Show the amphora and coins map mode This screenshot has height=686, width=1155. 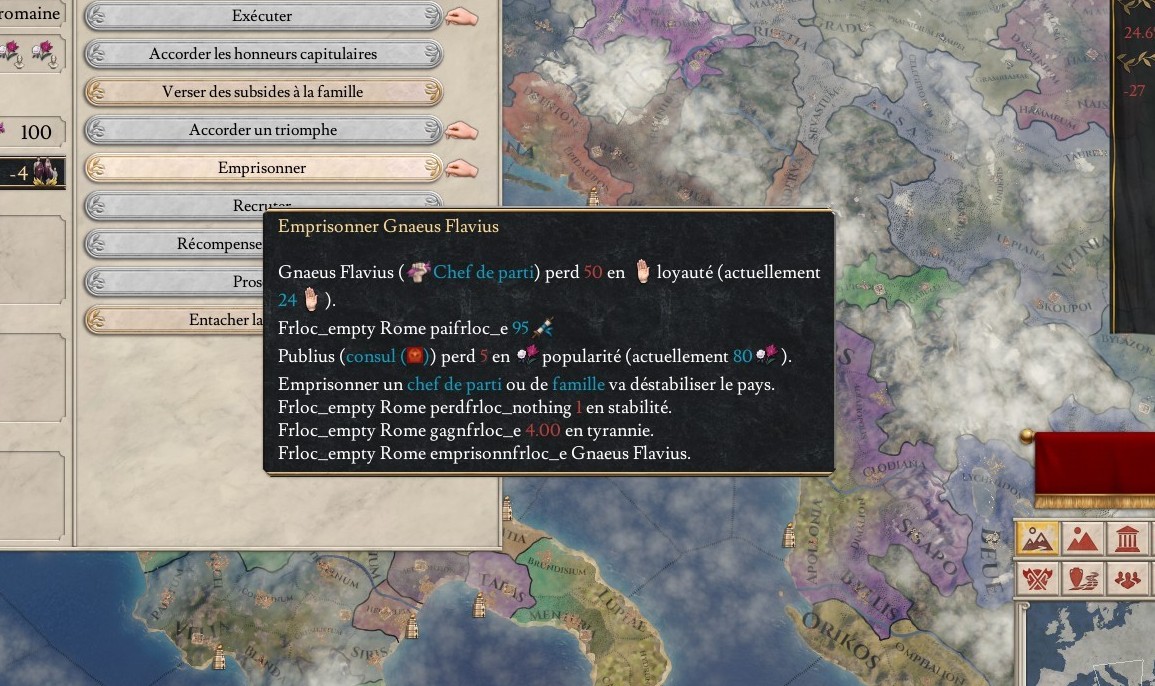pos(1083,580)
